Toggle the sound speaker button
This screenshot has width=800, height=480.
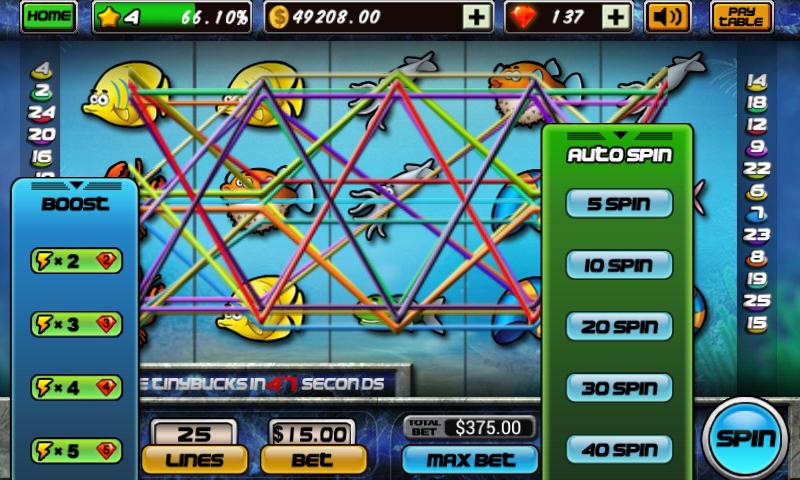pos(669,16)
